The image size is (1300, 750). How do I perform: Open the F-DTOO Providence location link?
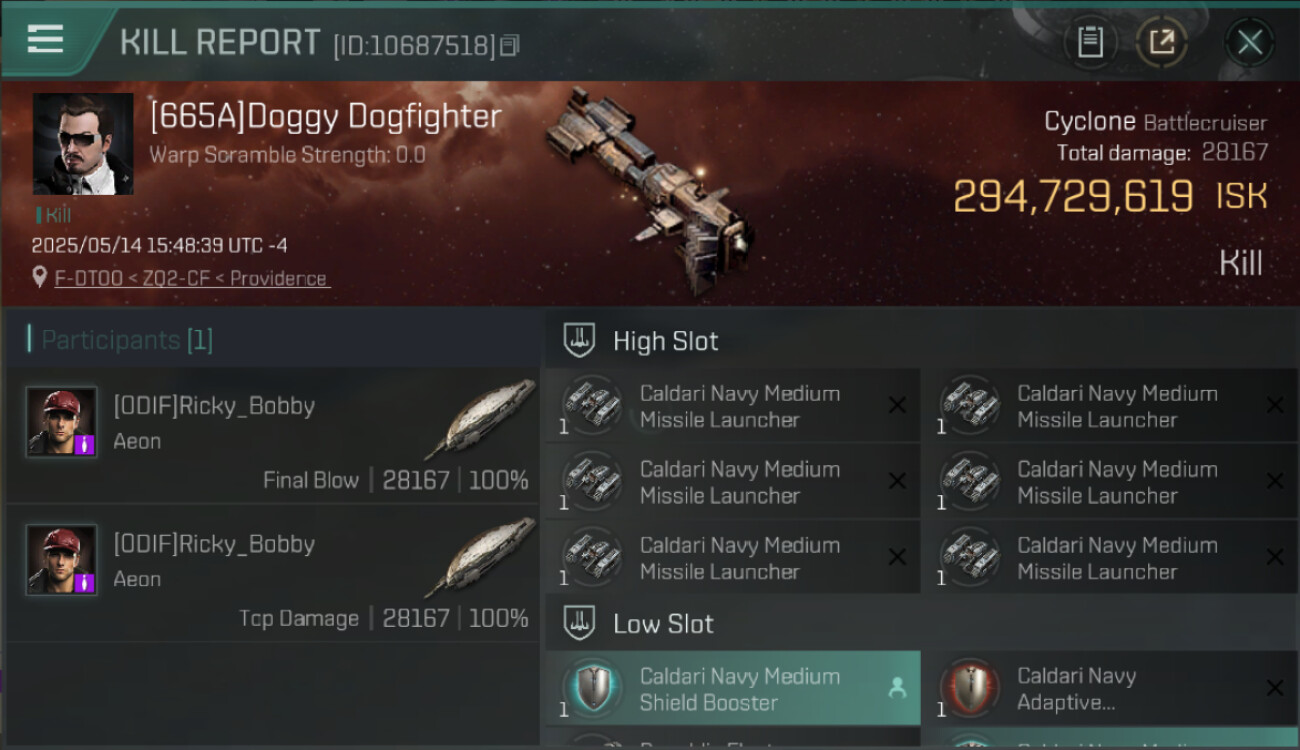point(191,278)
